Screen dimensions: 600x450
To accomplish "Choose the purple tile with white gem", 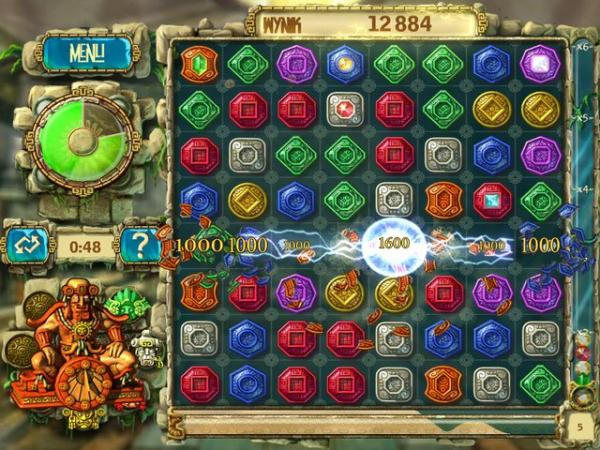I will click(x=541, y=64).
